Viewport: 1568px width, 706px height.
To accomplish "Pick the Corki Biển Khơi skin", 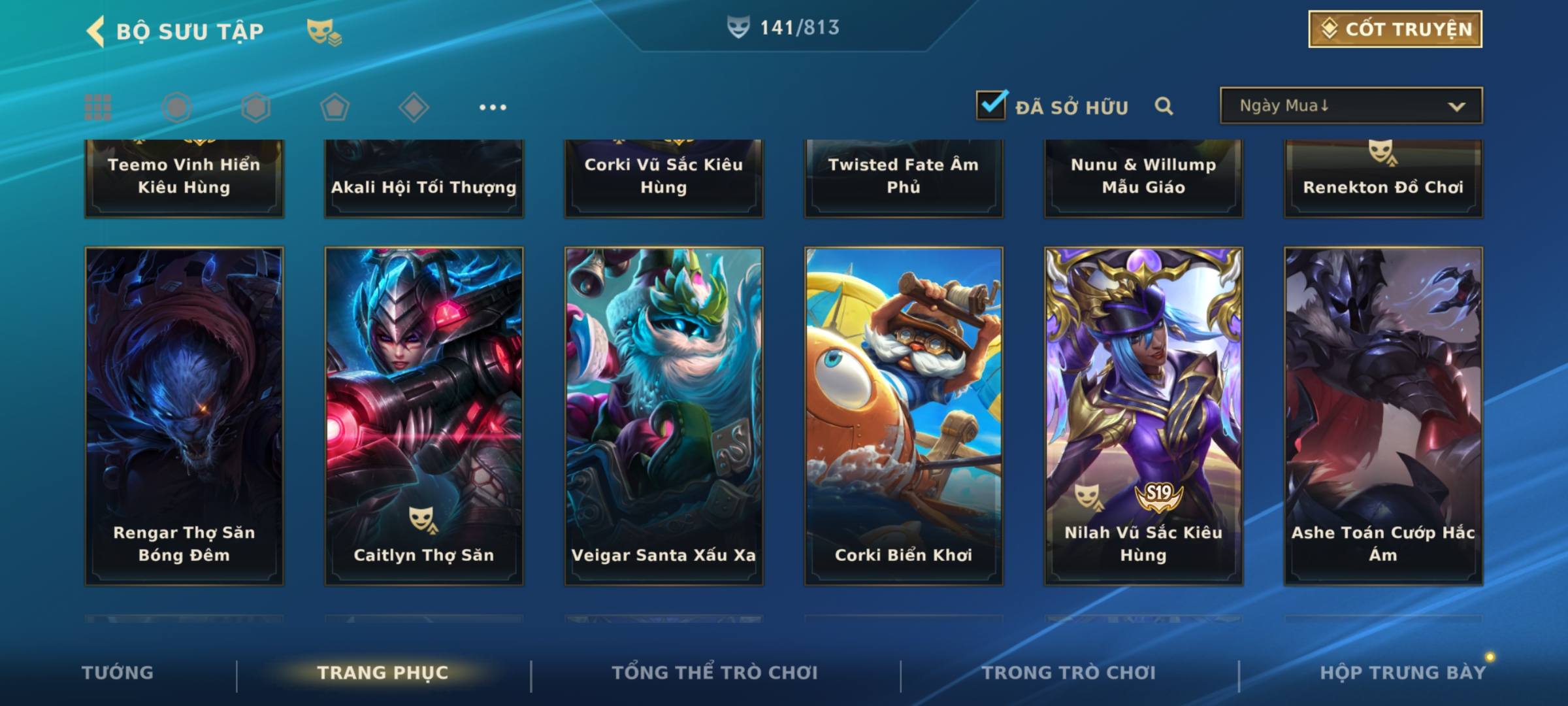I will [x=904, y=416].
